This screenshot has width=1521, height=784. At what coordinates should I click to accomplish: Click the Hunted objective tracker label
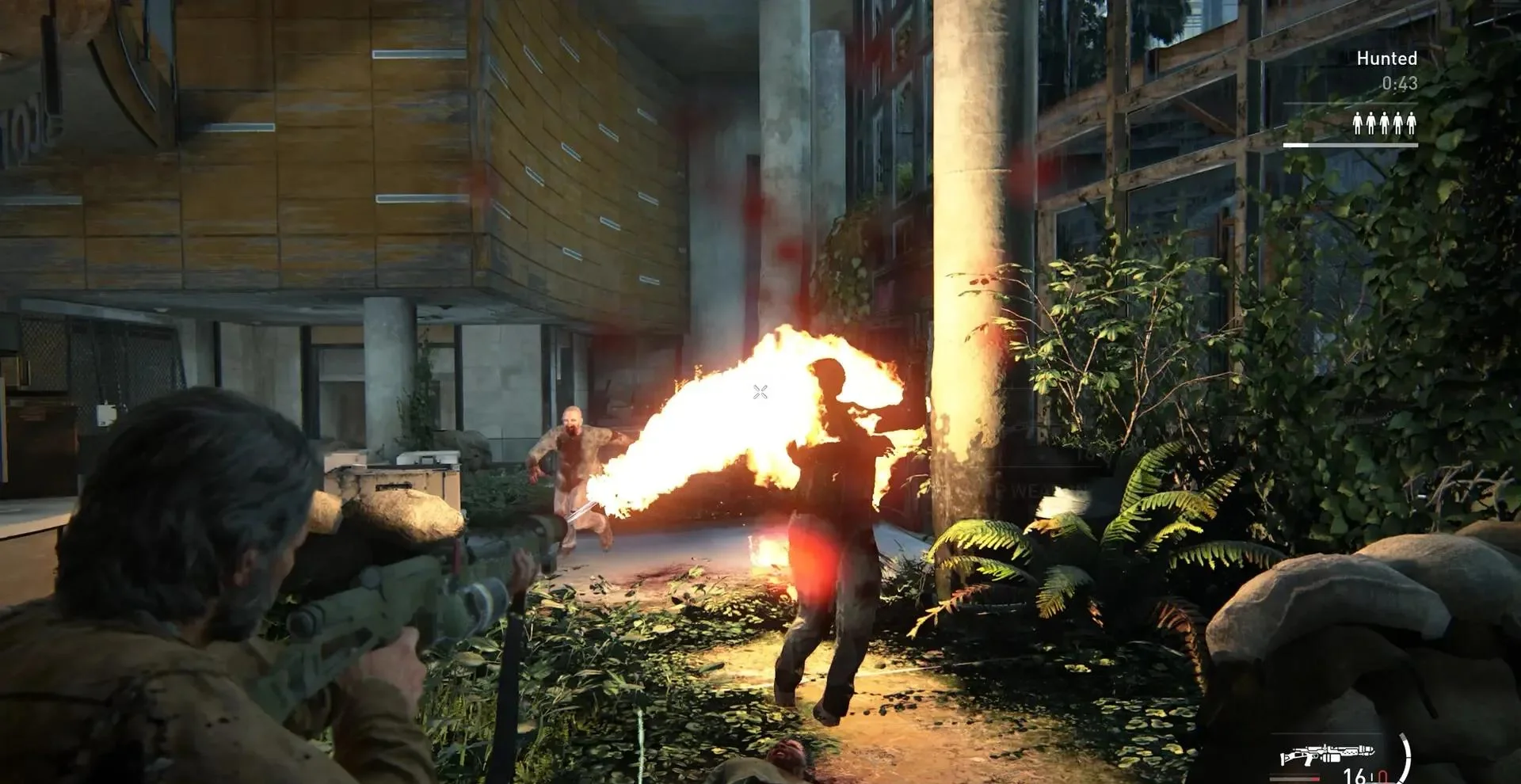pyautogui.click(x=1386, y=59)
